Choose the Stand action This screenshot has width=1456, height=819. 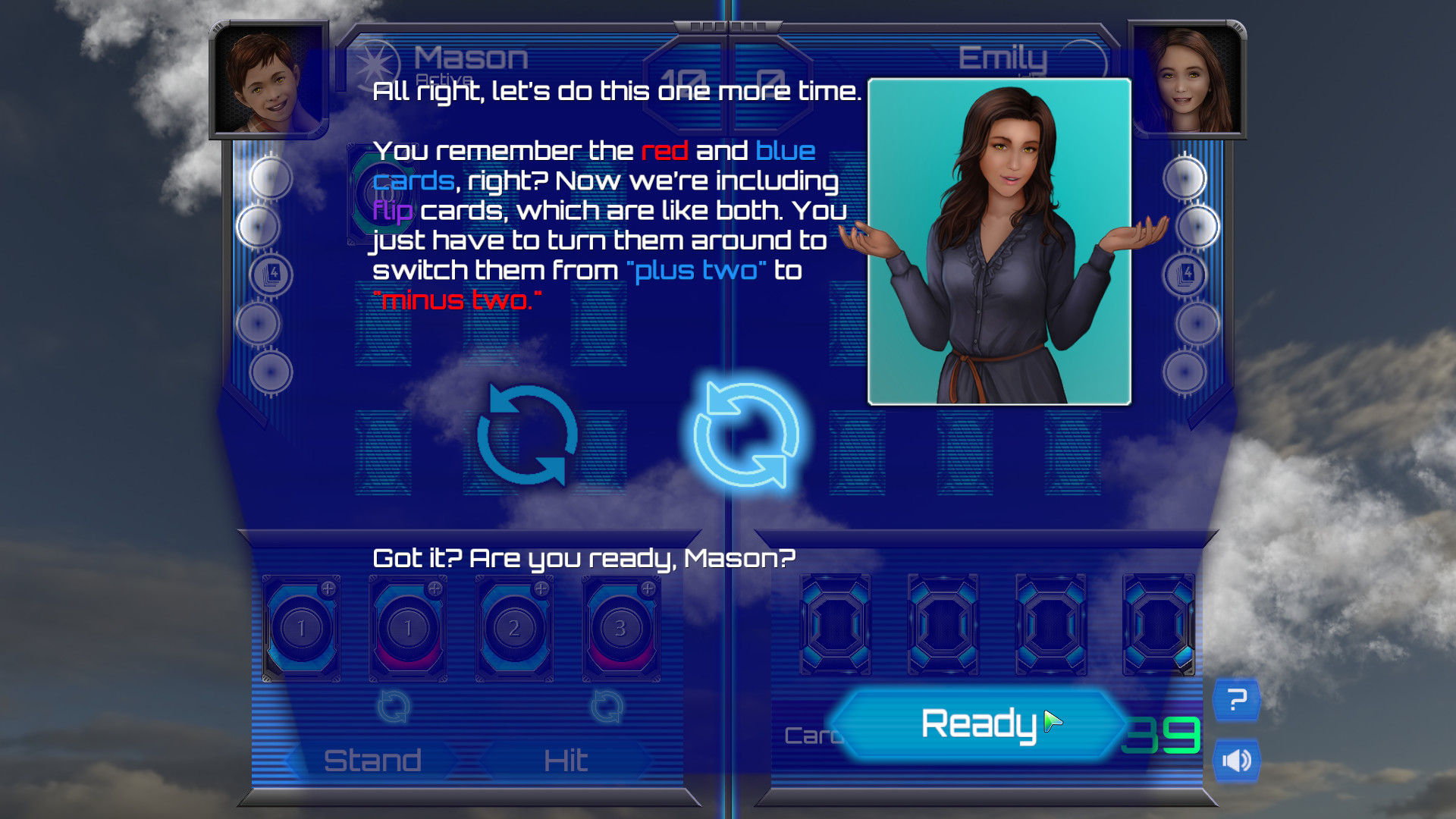point(375,759)
